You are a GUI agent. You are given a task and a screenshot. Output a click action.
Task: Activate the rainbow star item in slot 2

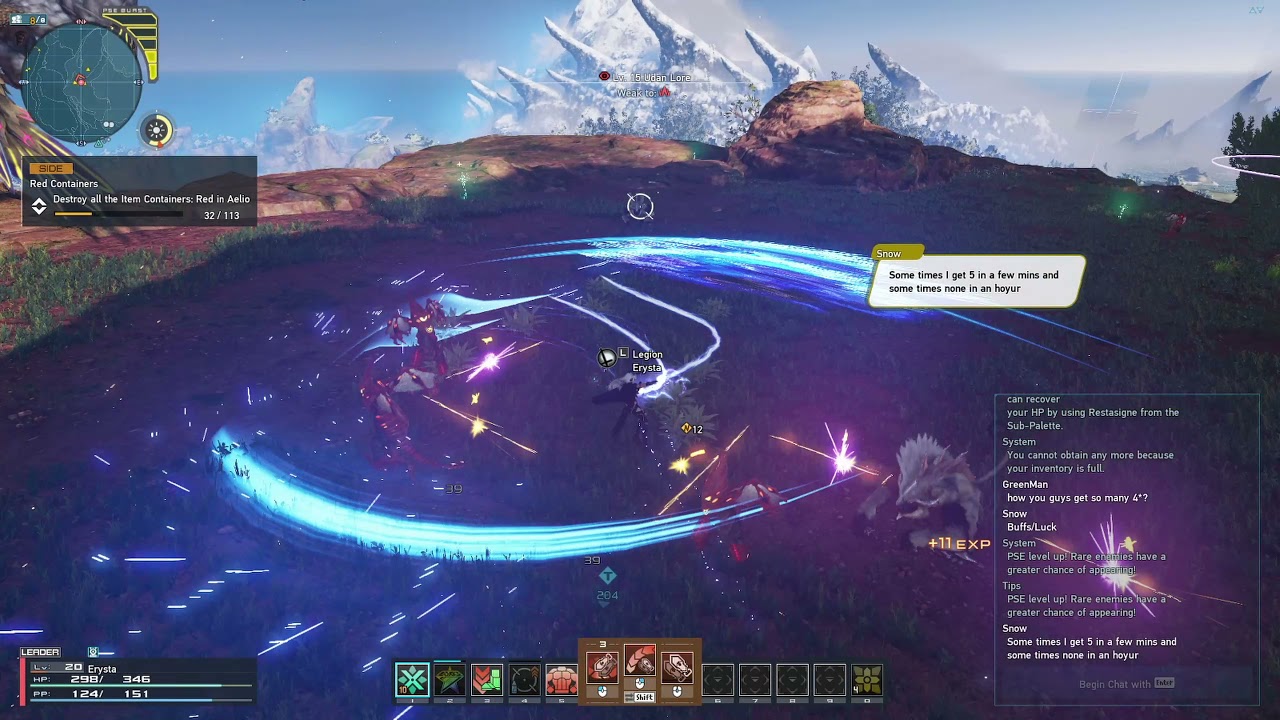pyautogui.click(x=449, y=680)
